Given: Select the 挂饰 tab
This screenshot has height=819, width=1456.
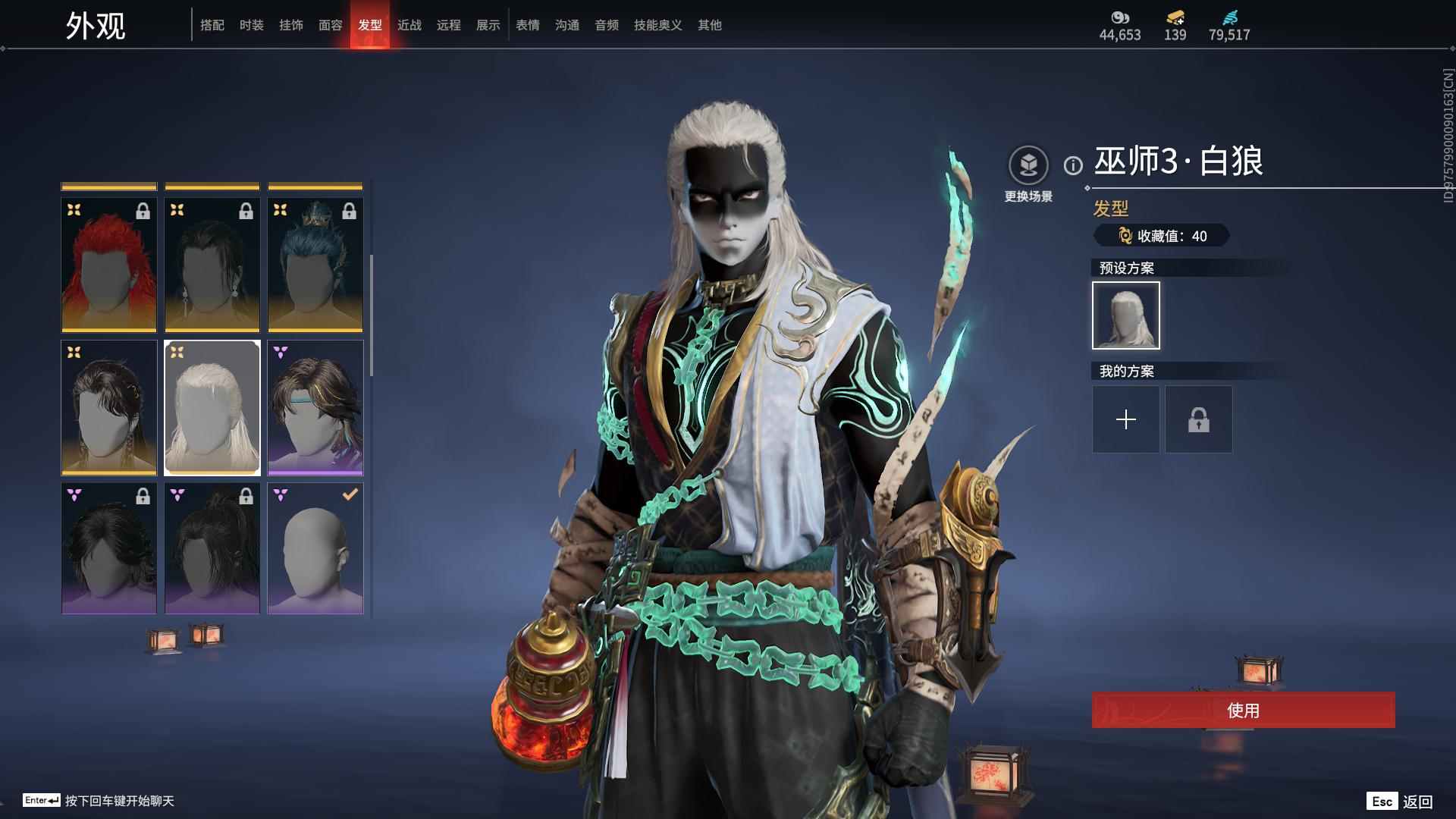Looking at the screenshot, I should click(x=291, y=26).
